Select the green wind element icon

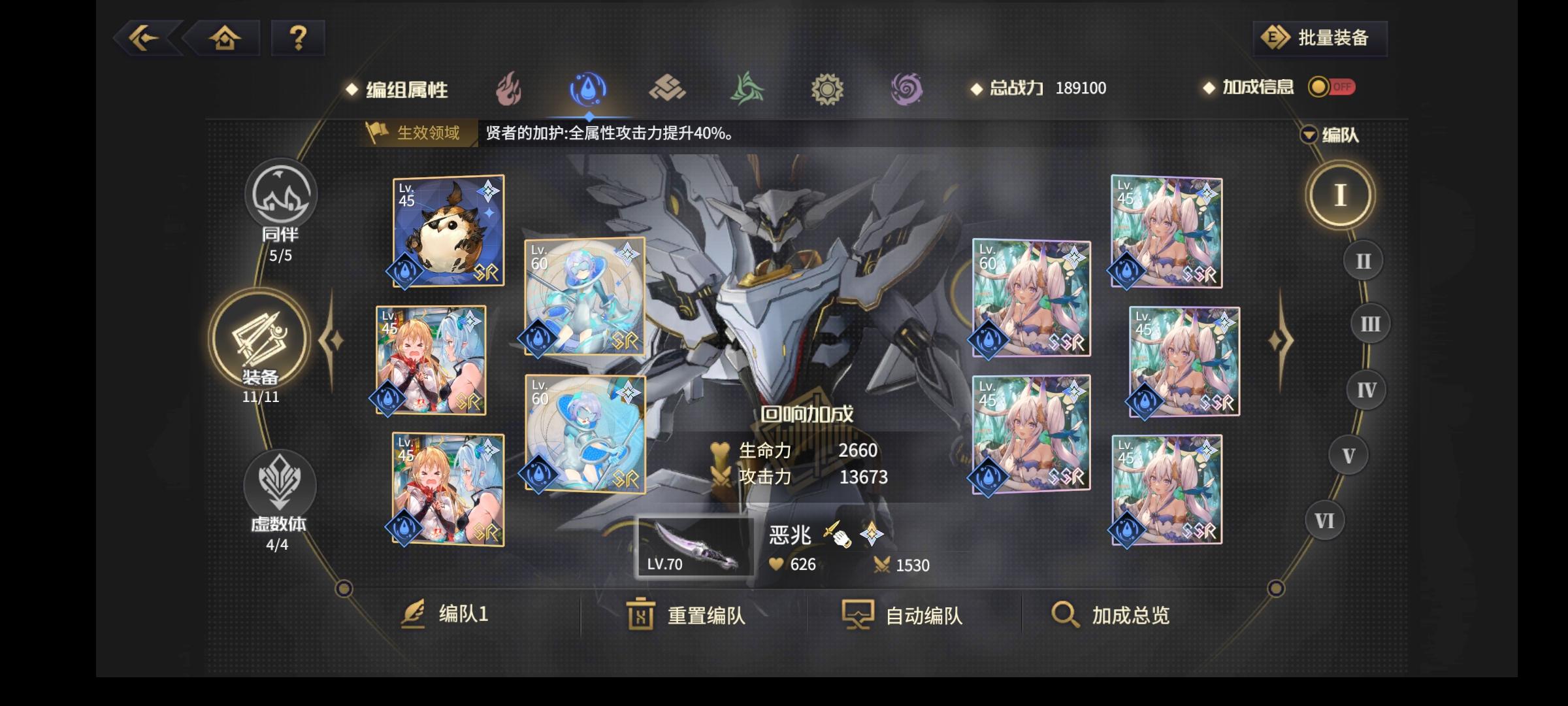coord(748,89)
